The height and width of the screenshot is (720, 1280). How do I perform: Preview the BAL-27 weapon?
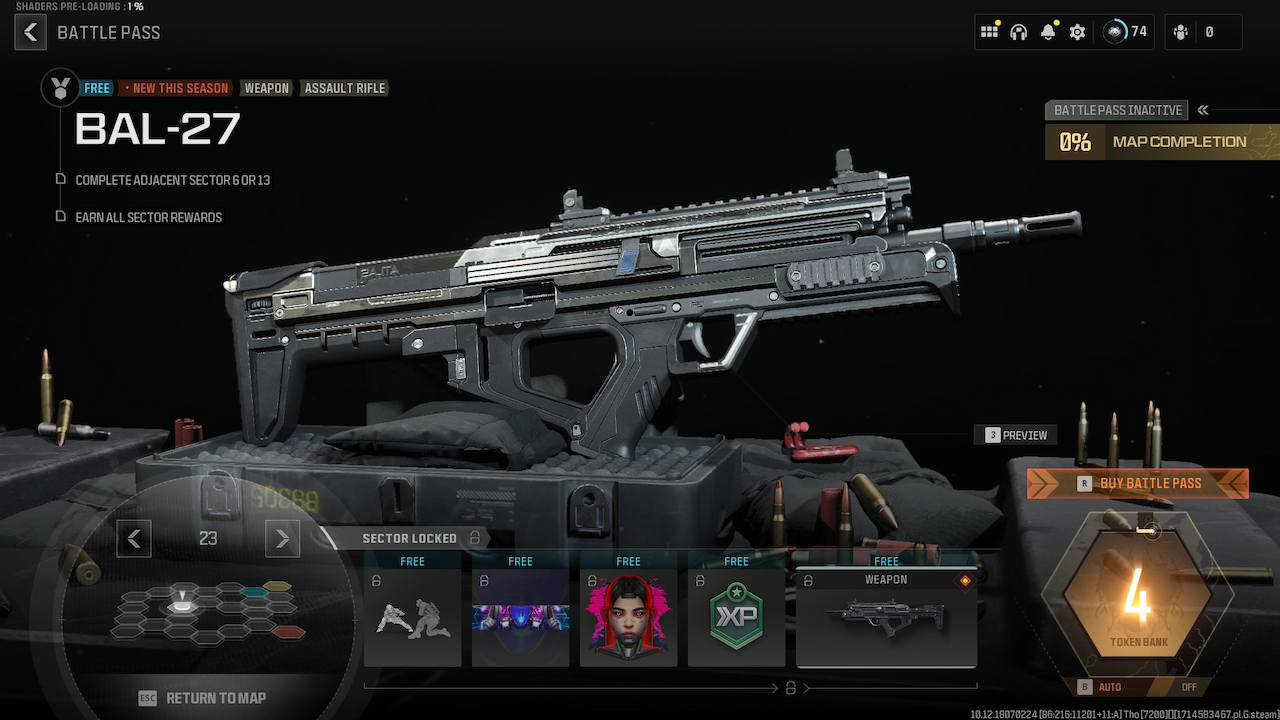click(1016, 435)
